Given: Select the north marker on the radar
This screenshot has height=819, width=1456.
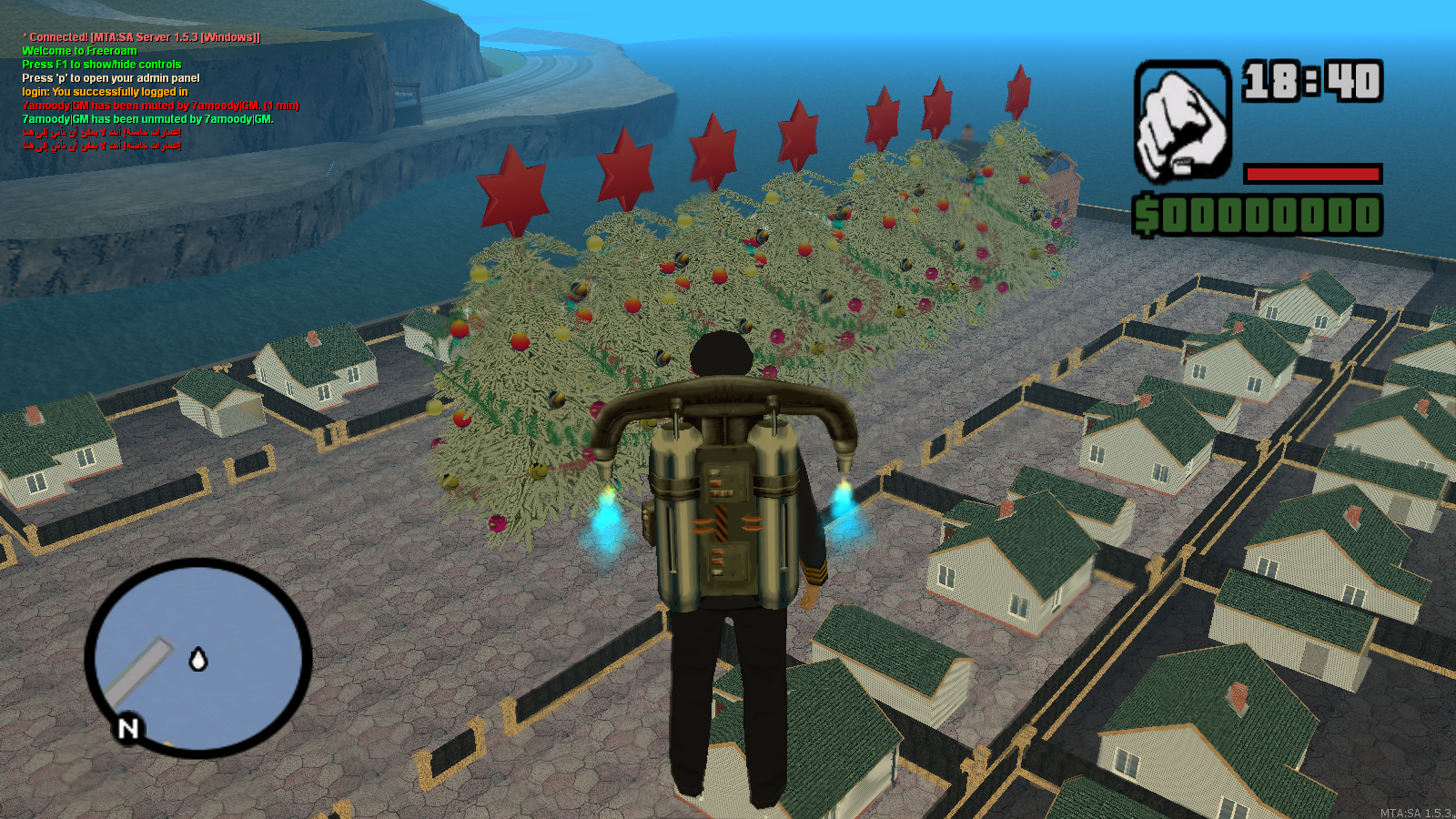Looking at the screenshot, I should (128, 728).
